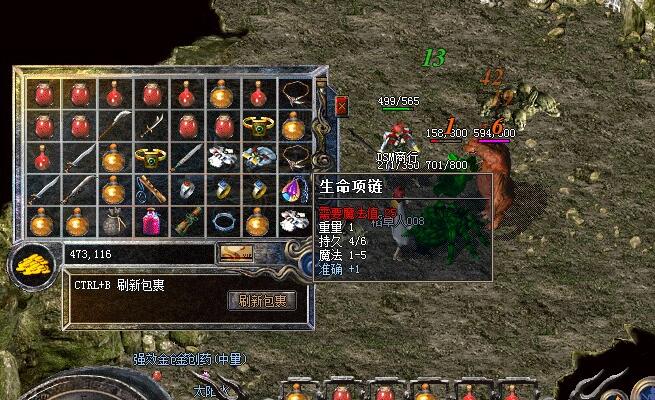Select the silver bracelet in the bag
The image size is (655, 400).
pyautogui.click(x=221, y=220)
